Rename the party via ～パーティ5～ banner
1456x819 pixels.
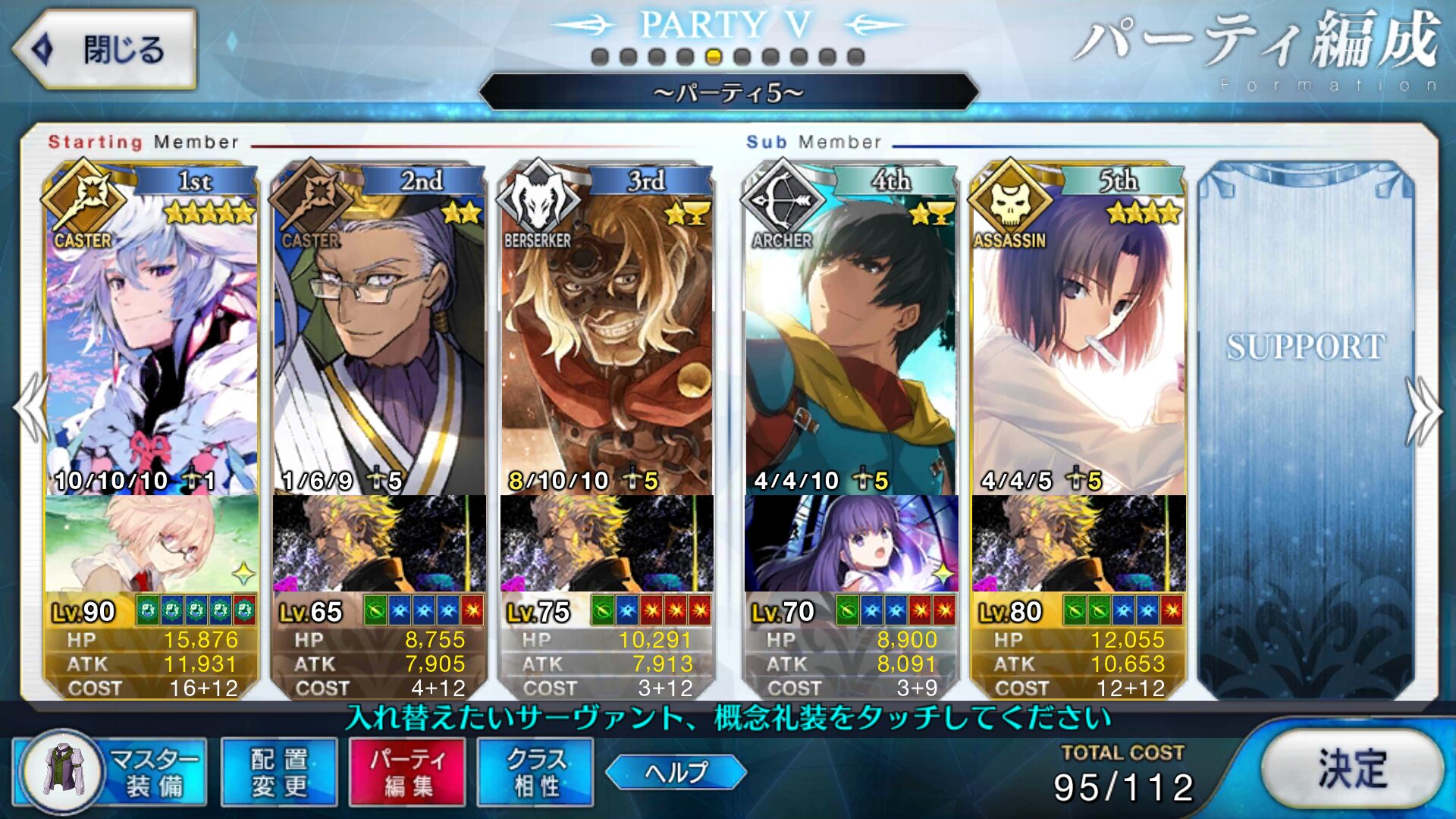[728, 93]
